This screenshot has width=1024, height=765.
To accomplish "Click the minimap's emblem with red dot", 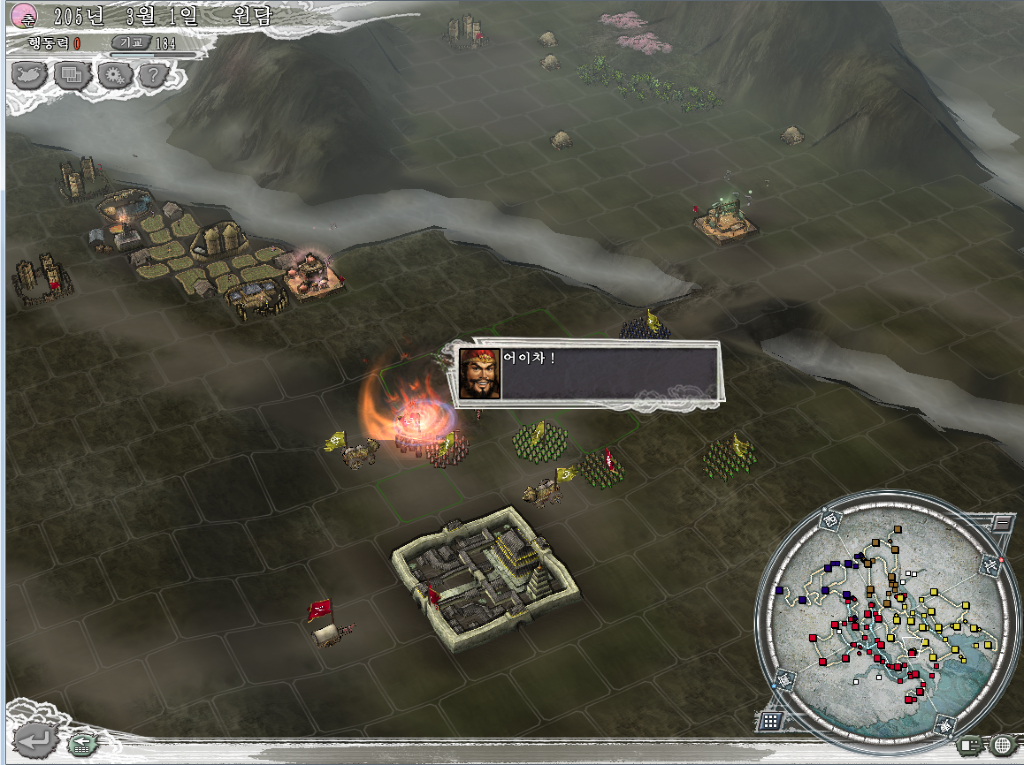I will [990, 567].
